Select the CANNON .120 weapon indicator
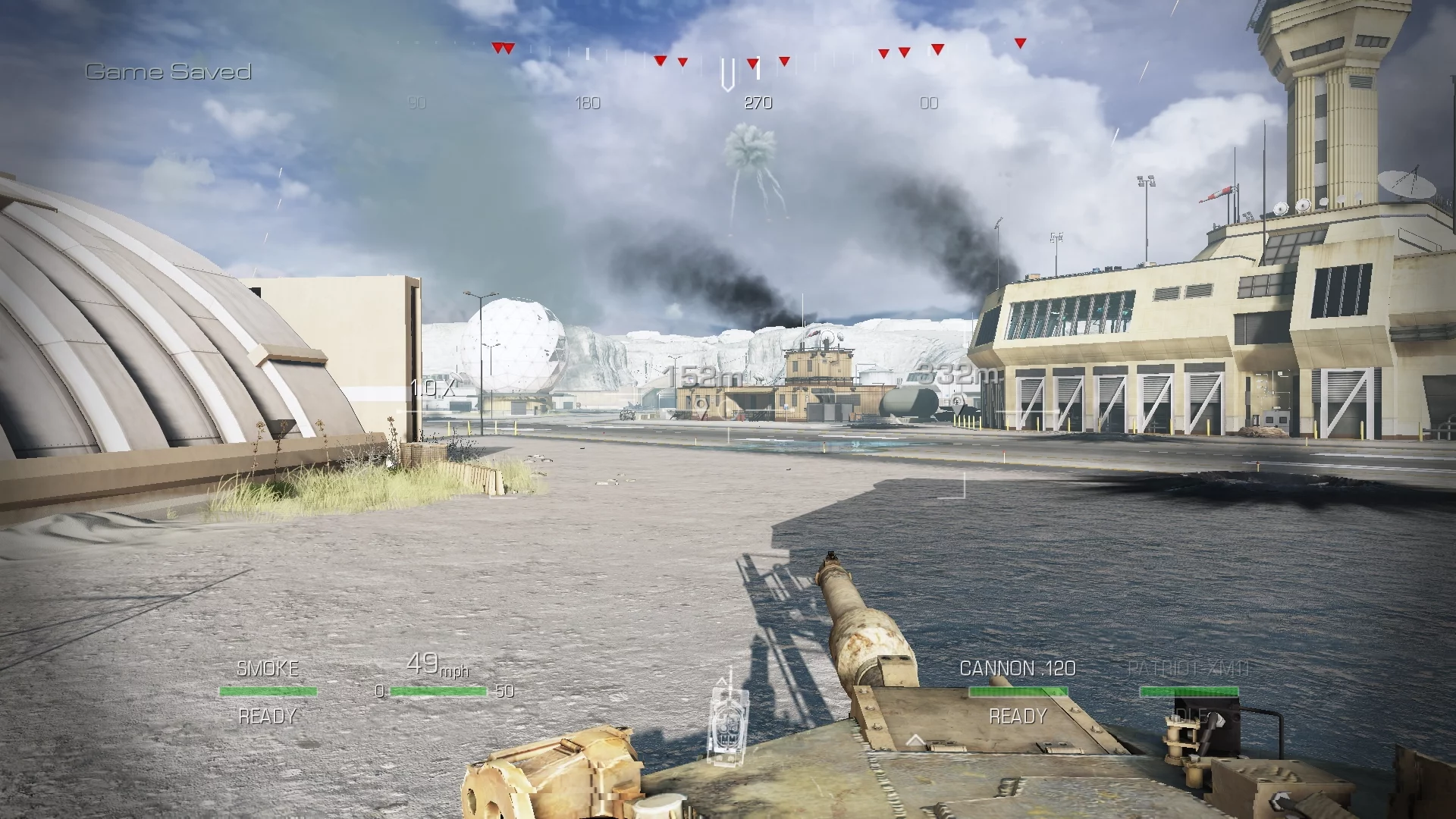The height and width of the screenshot is (819, 1456). click(1018, 668)
